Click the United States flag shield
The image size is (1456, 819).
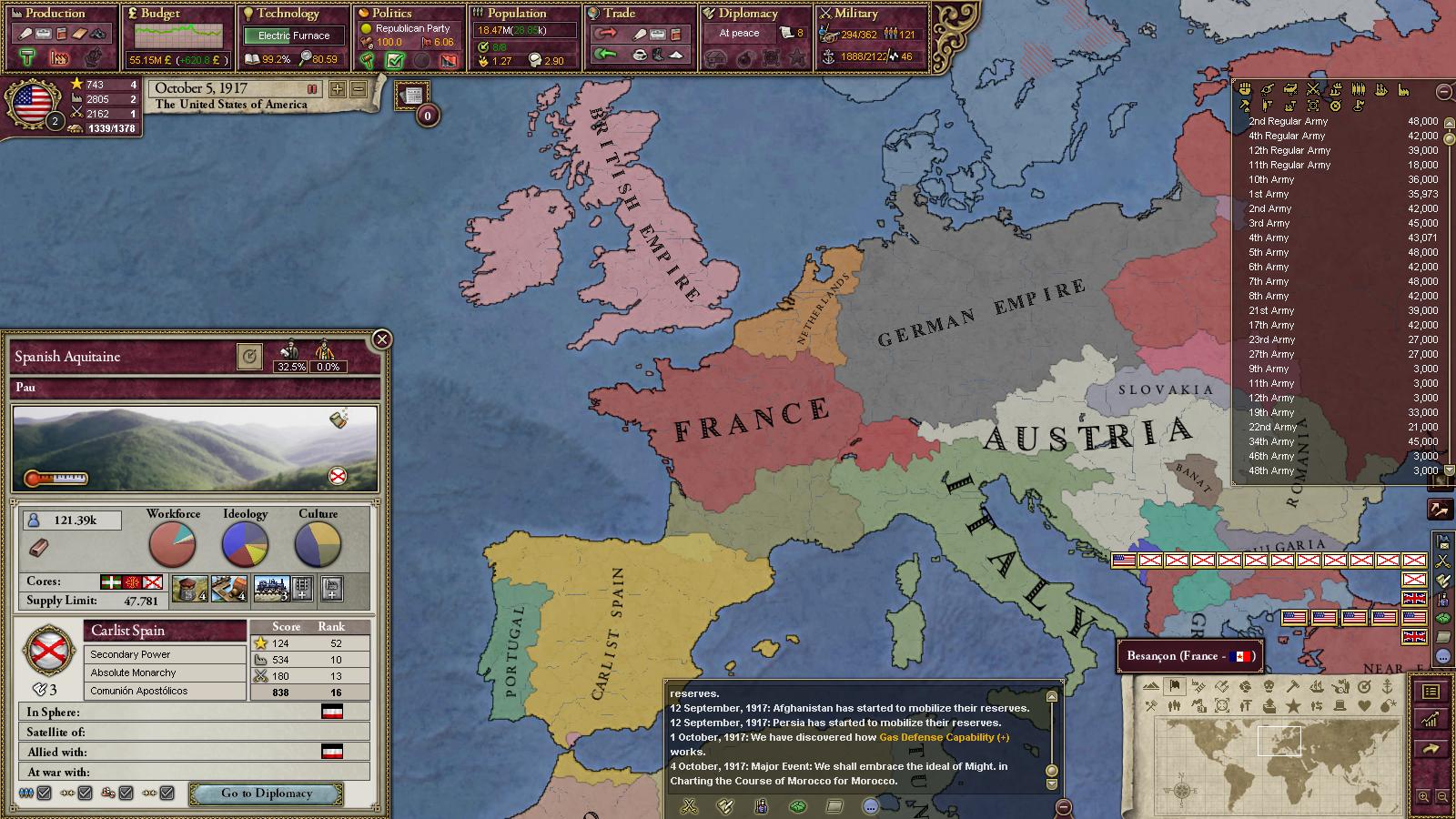click(x=33, y=103)
